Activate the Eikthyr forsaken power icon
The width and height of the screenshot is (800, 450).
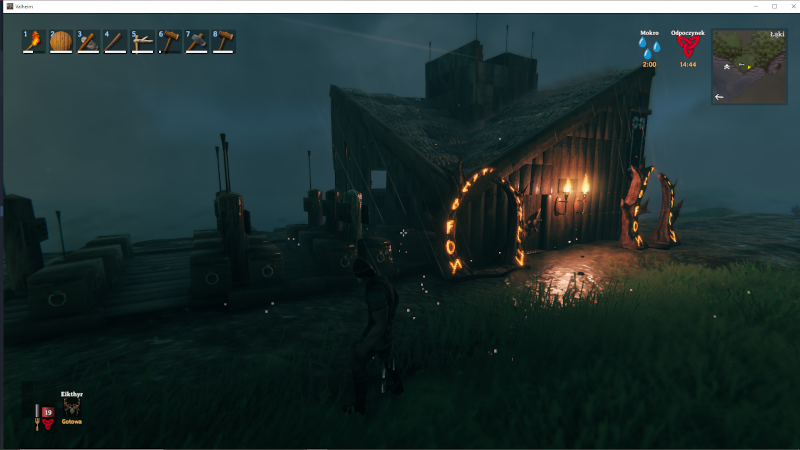coord(71,408)
